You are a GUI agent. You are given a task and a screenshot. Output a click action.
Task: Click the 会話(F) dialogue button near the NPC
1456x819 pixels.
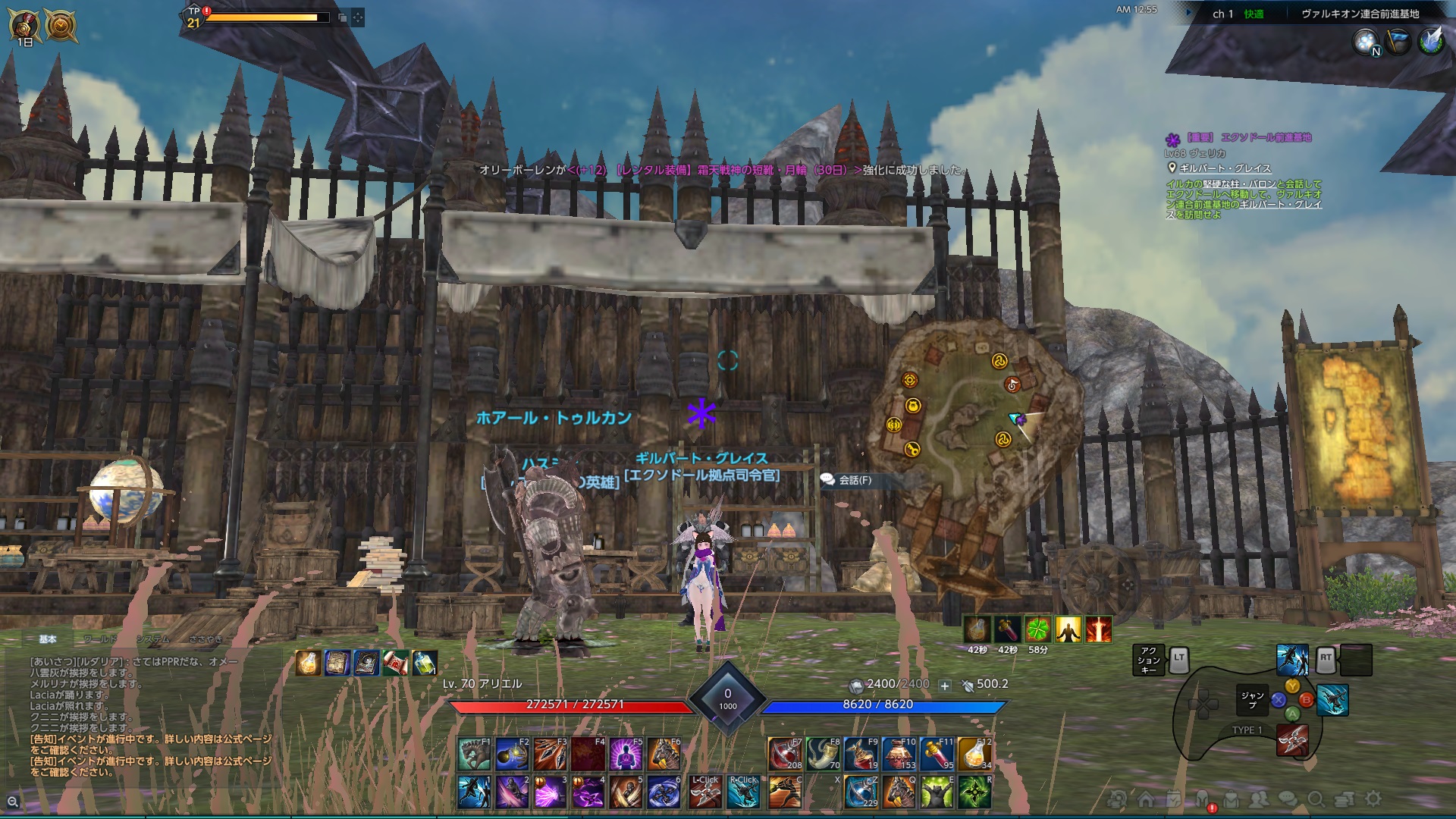854,479
